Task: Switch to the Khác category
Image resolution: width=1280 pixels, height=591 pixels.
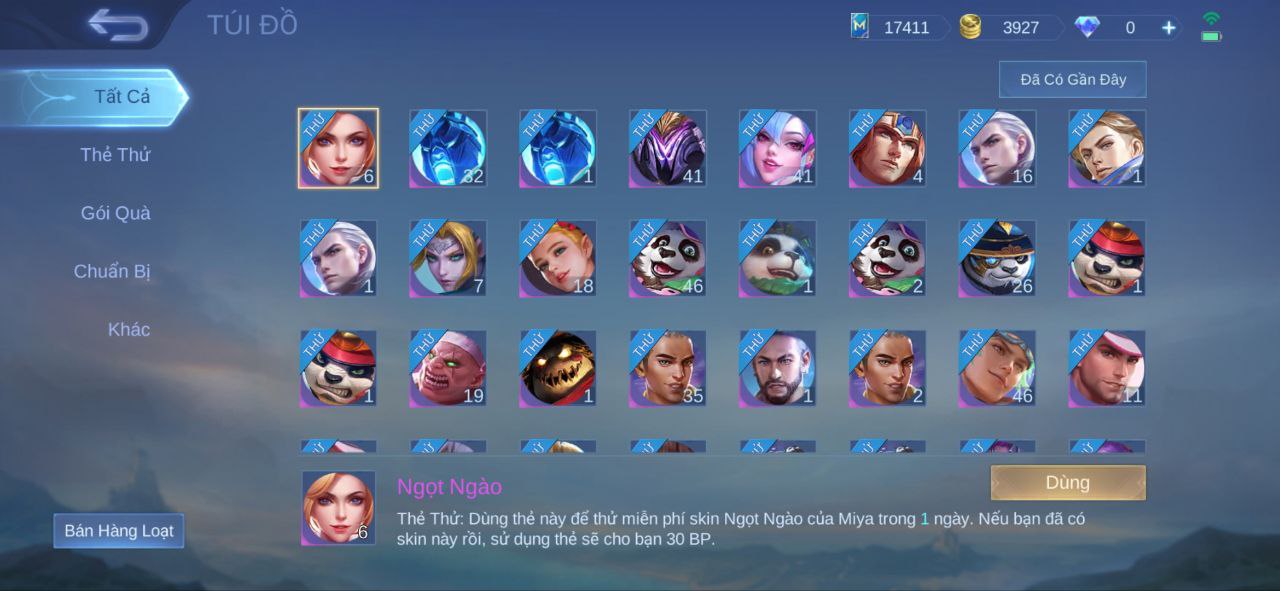Action: [x=129, y=329]
